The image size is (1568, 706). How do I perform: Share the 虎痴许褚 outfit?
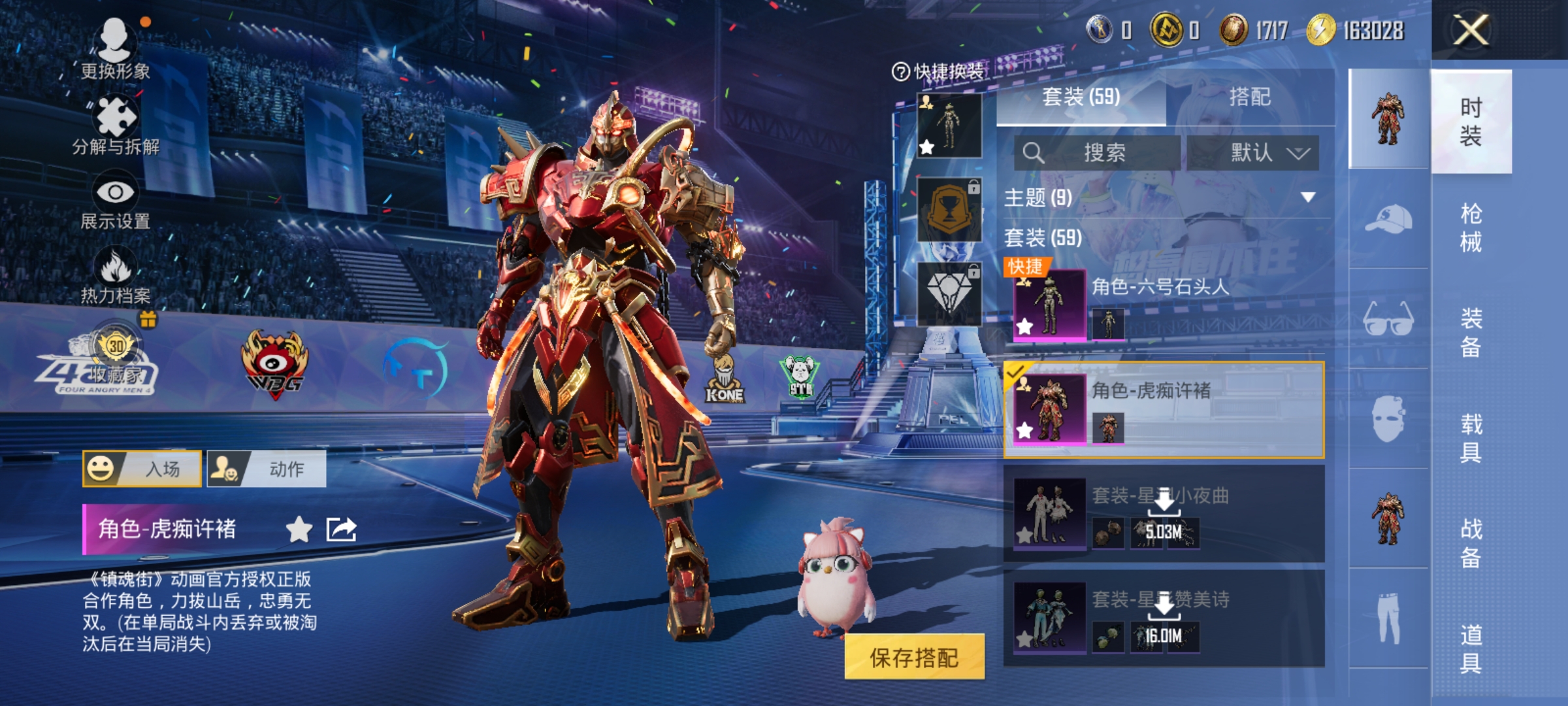pos(341,529)
